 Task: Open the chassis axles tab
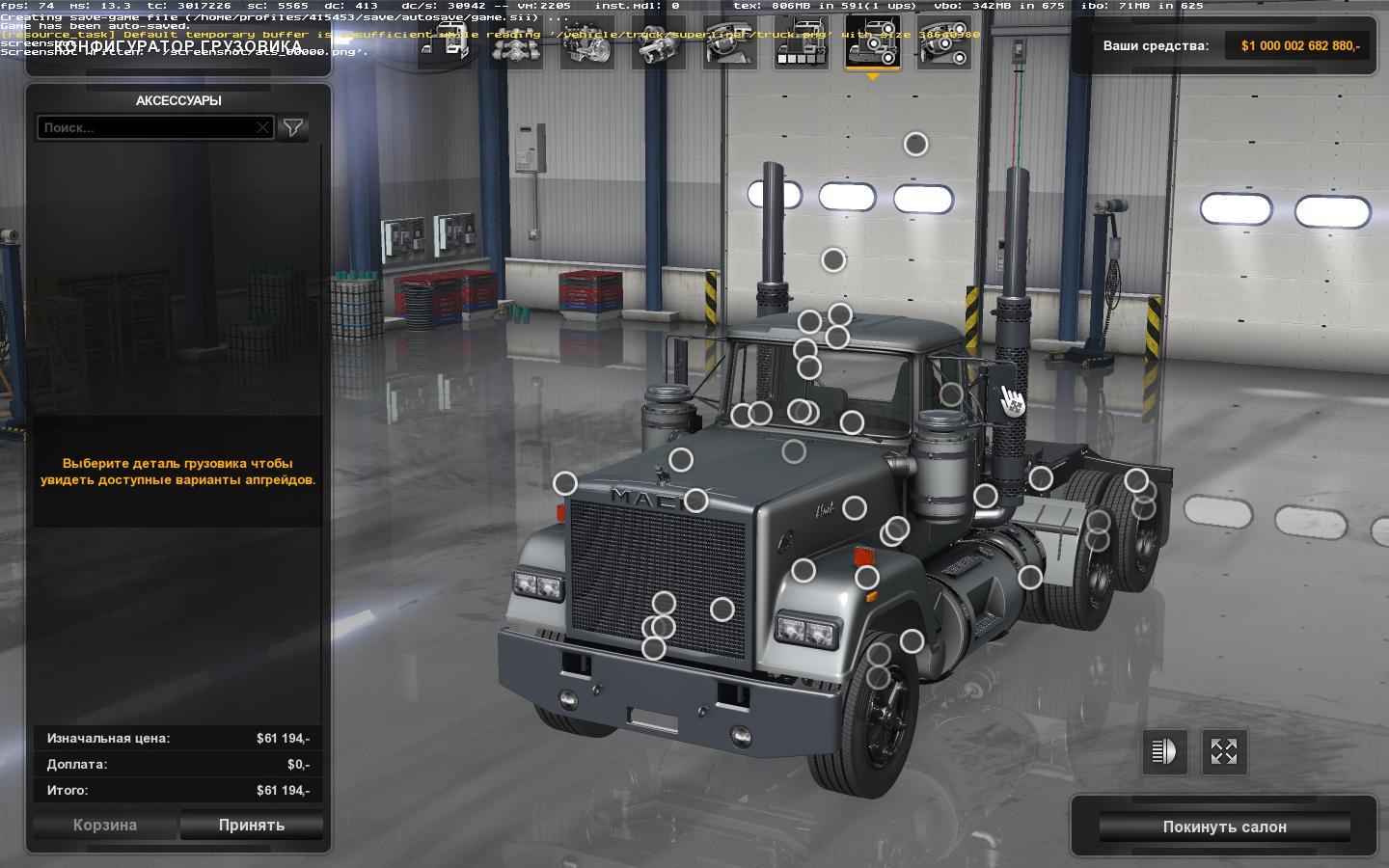pos(517,44)
